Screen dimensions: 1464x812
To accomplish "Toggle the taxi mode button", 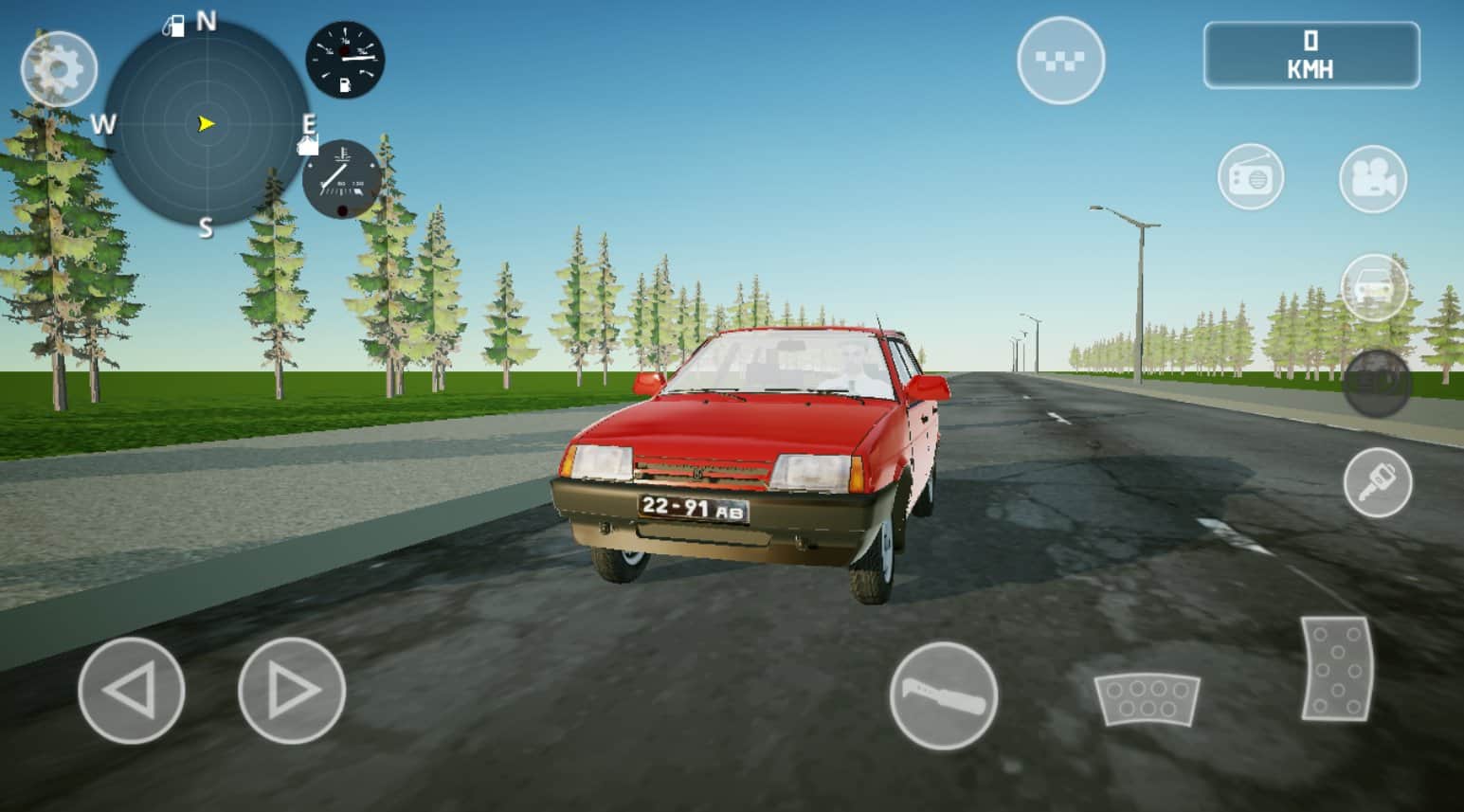I will tap(1060, 61).
